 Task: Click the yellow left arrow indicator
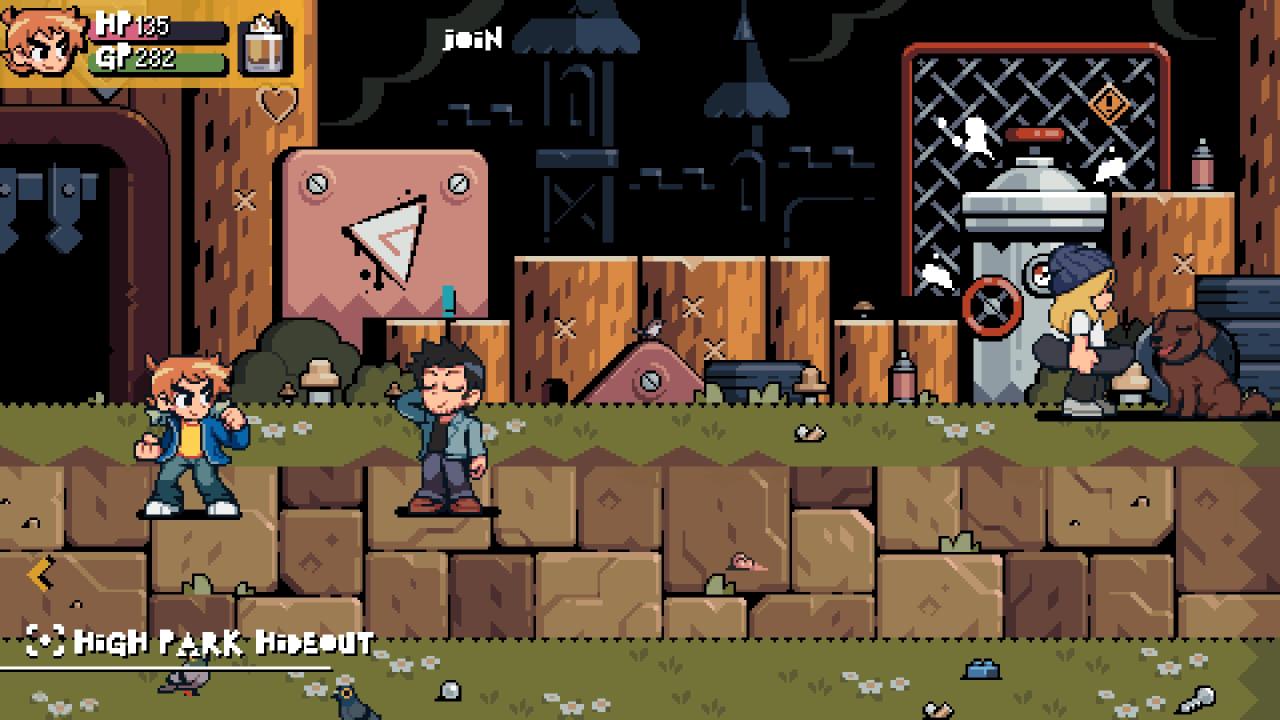pos(39,575)
